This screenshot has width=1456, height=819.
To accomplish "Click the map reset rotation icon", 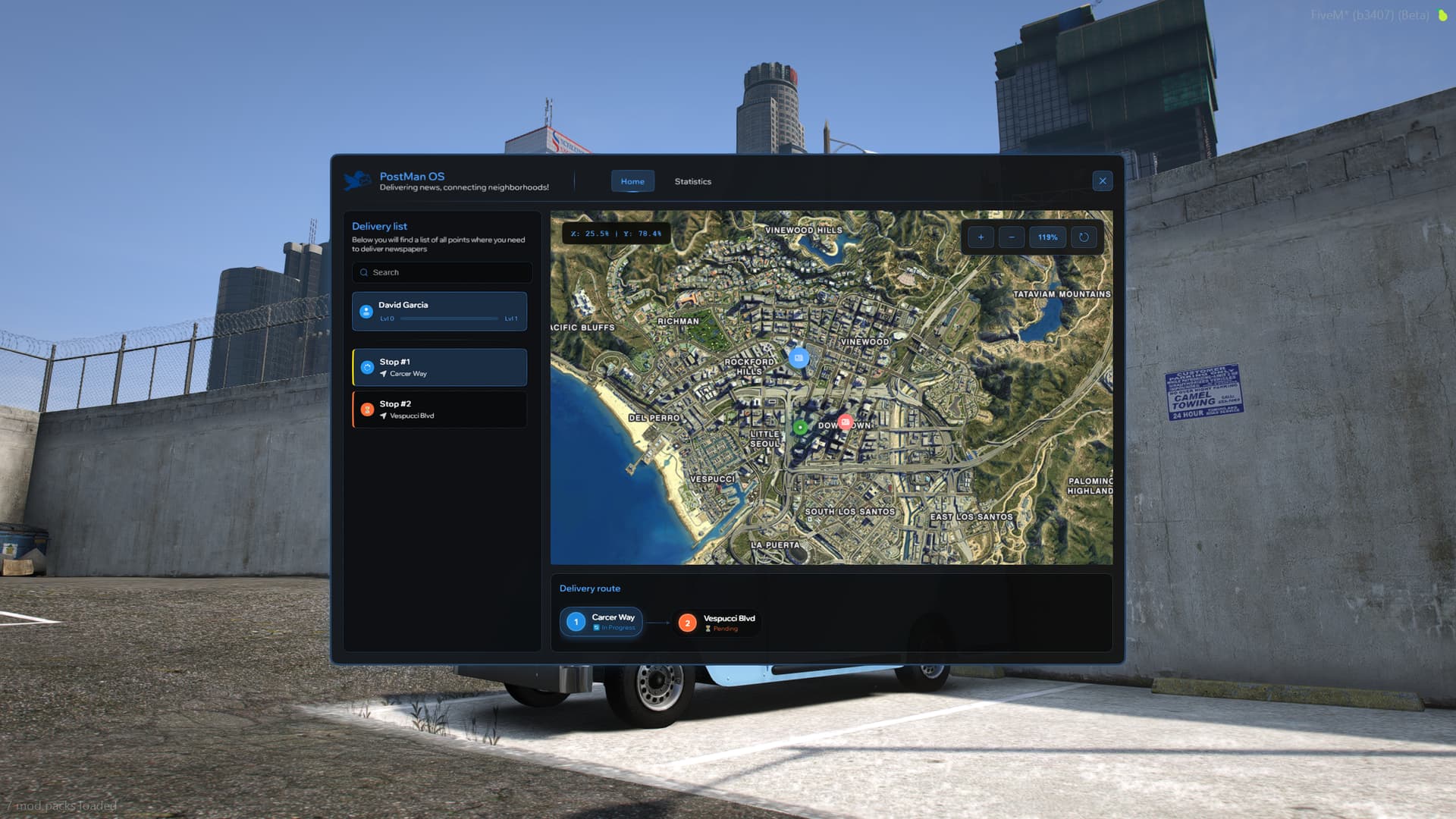I will [x=1084, y=237].
